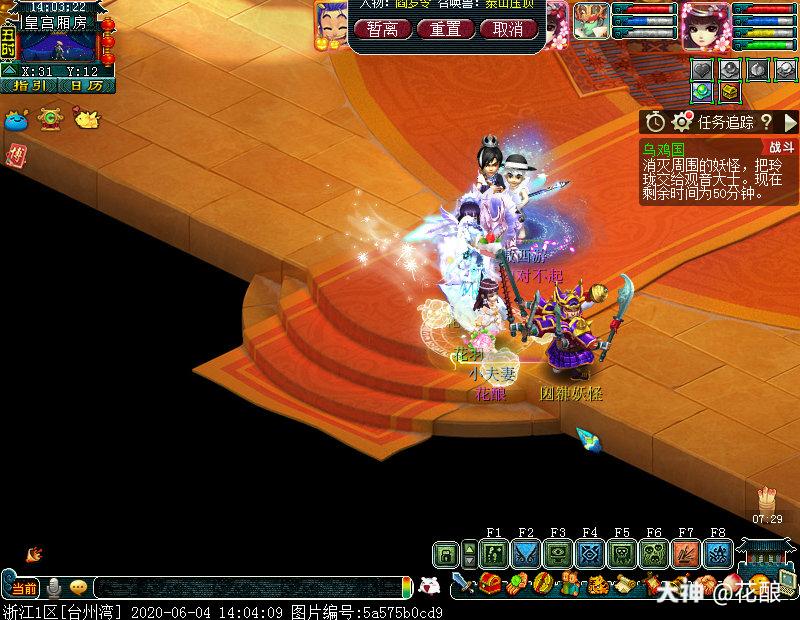Click the blue slime icon with crown
This screenshot has width=800, height=620.
[17, 119]
